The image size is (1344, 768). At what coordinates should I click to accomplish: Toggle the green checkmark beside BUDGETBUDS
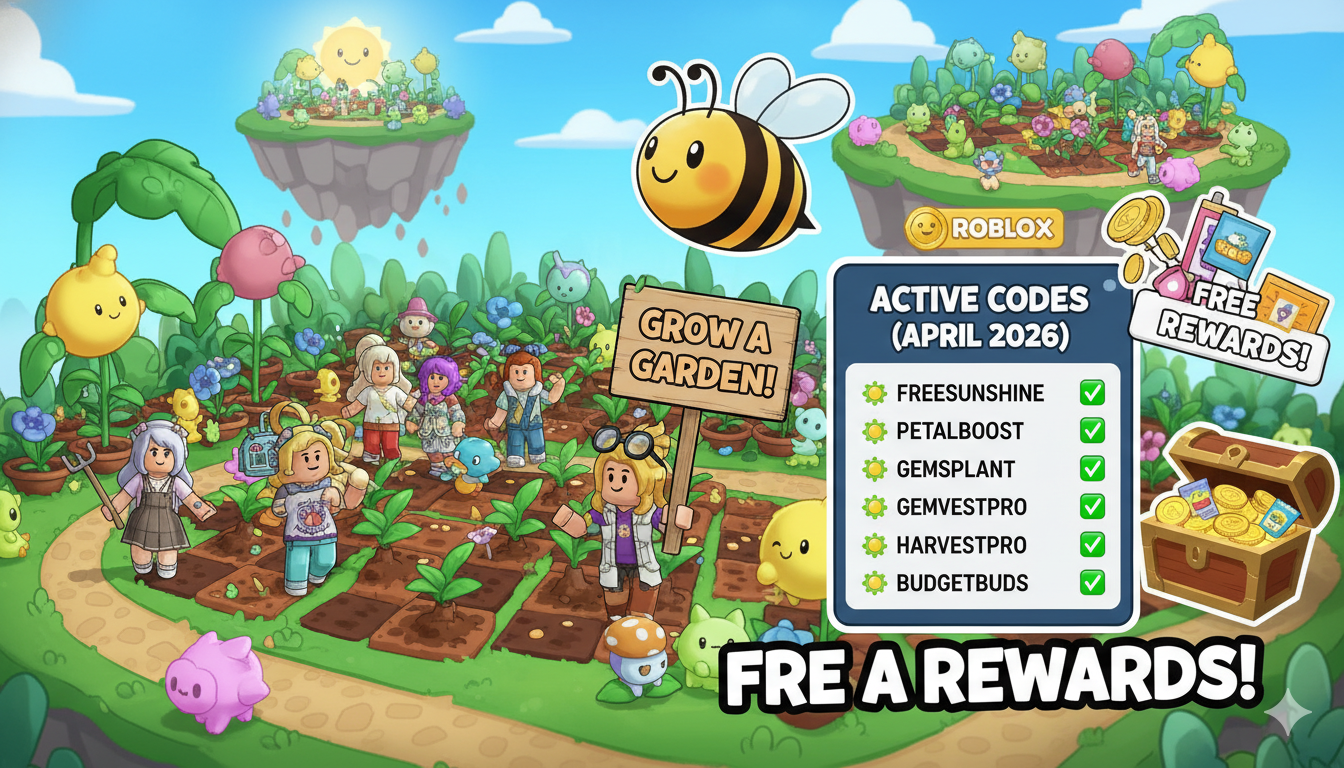[x=1092, y=582]
